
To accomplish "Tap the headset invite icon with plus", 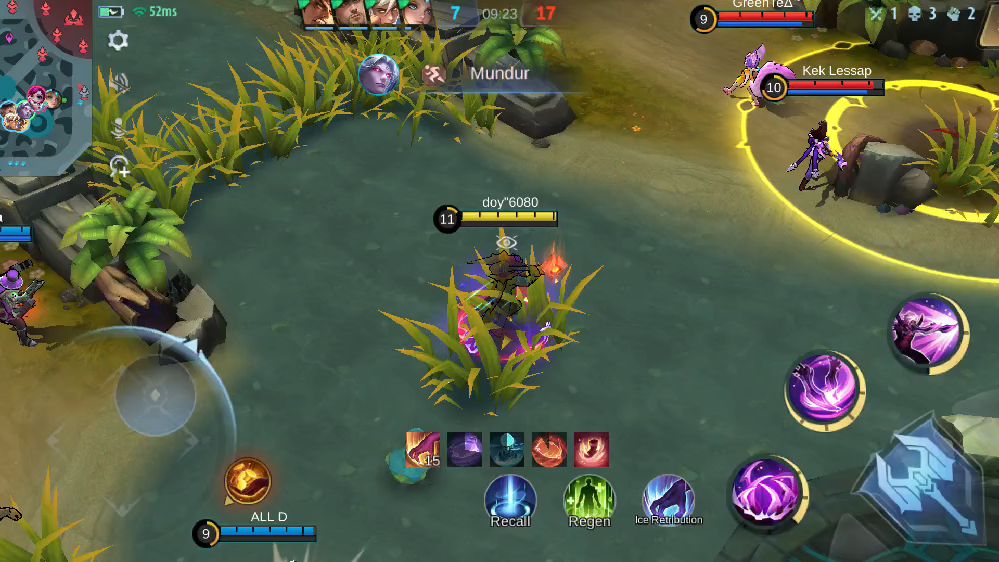I will click(x=120, y=166).
